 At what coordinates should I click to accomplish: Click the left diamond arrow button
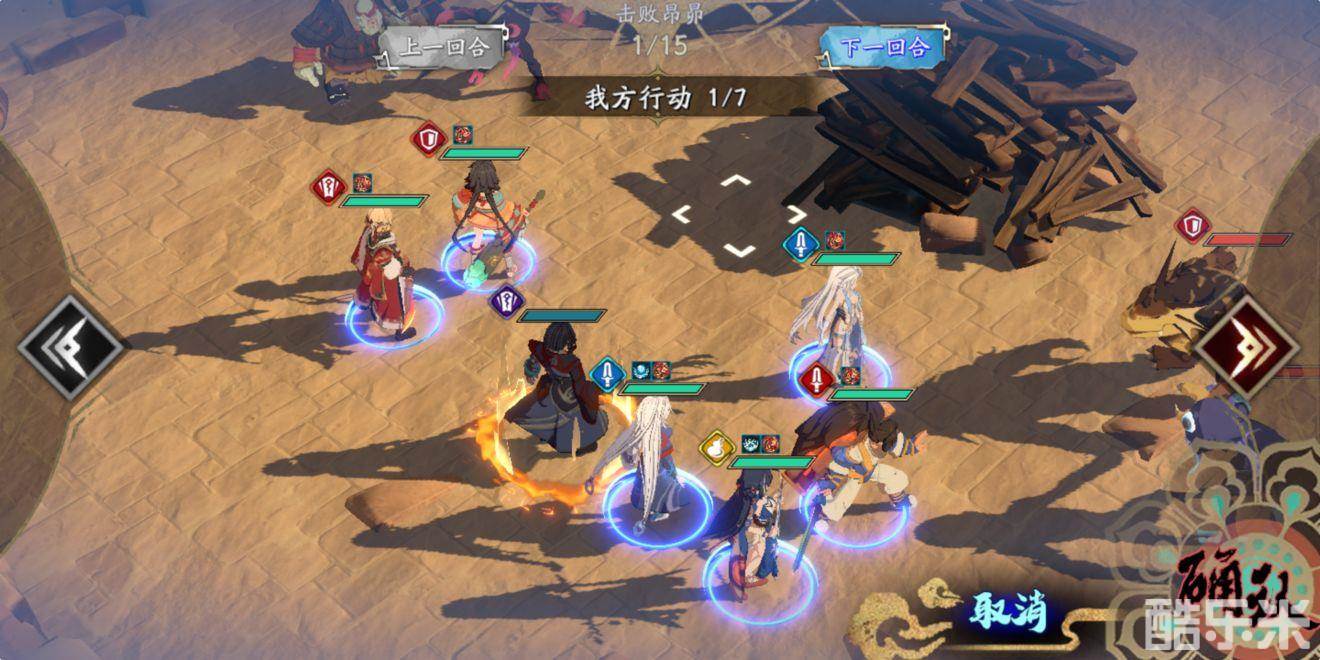pos(70,348)
